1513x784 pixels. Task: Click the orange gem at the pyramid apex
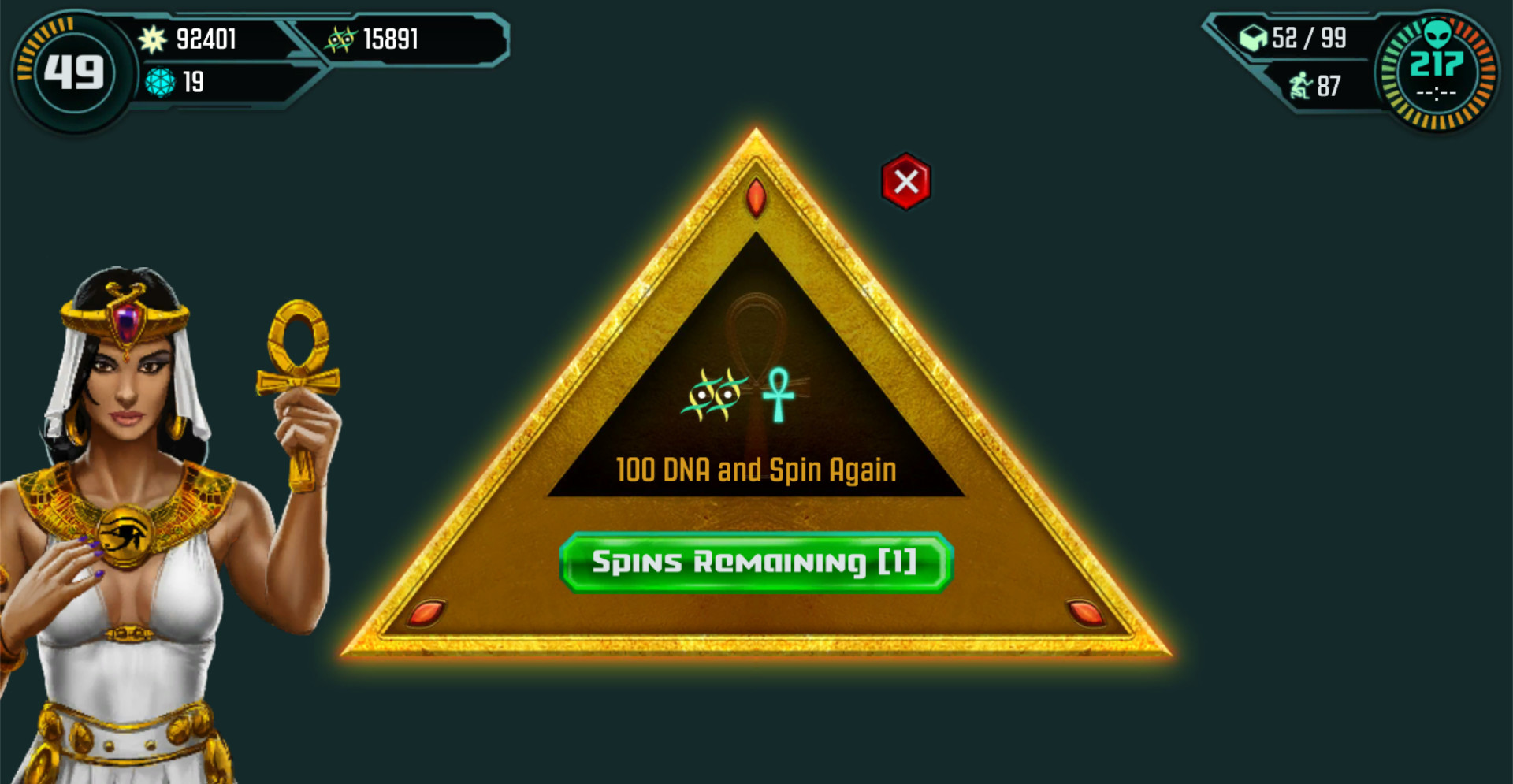(756, 198)
